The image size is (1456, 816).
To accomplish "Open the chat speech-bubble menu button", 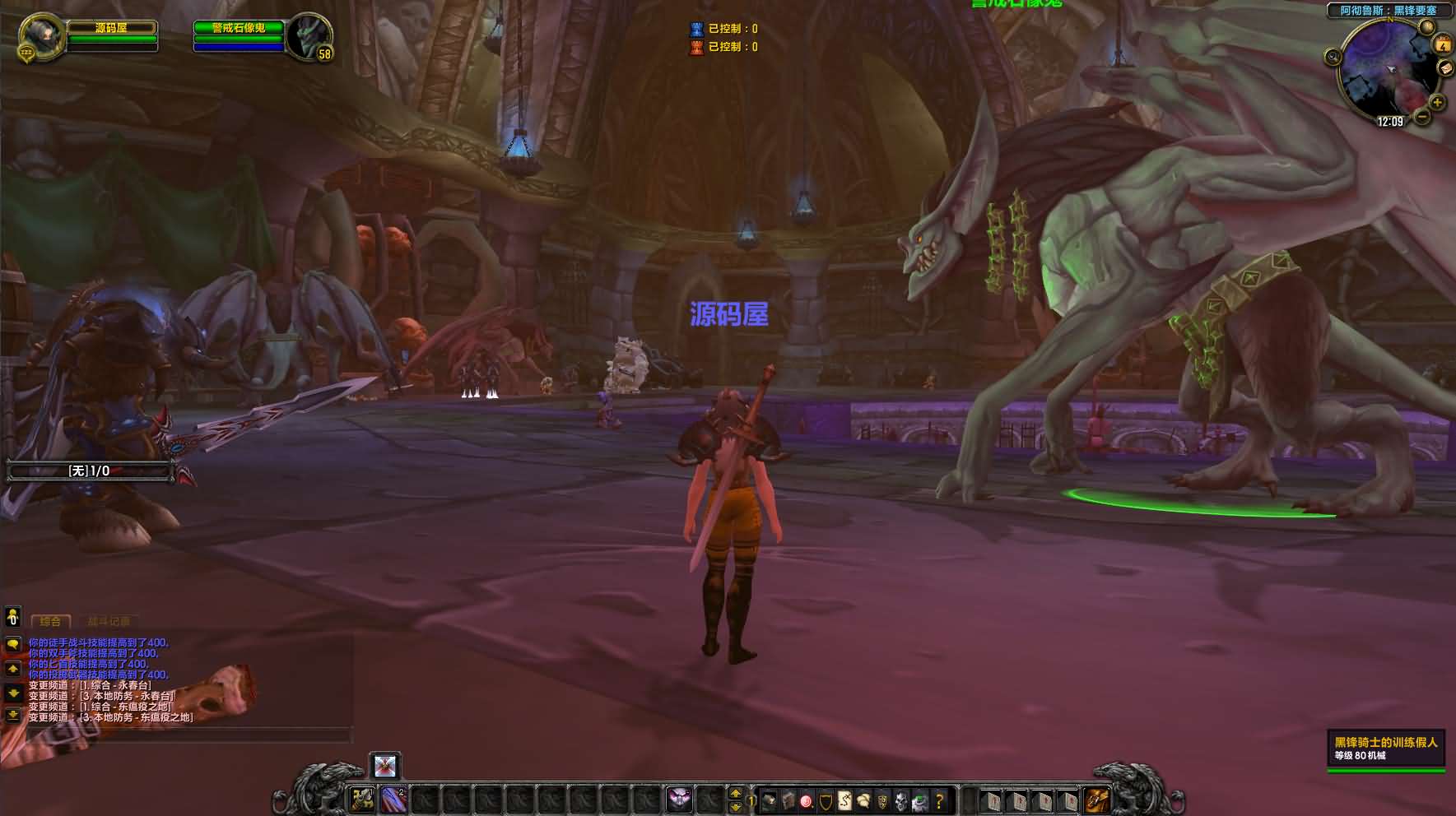I will [13, 644].
